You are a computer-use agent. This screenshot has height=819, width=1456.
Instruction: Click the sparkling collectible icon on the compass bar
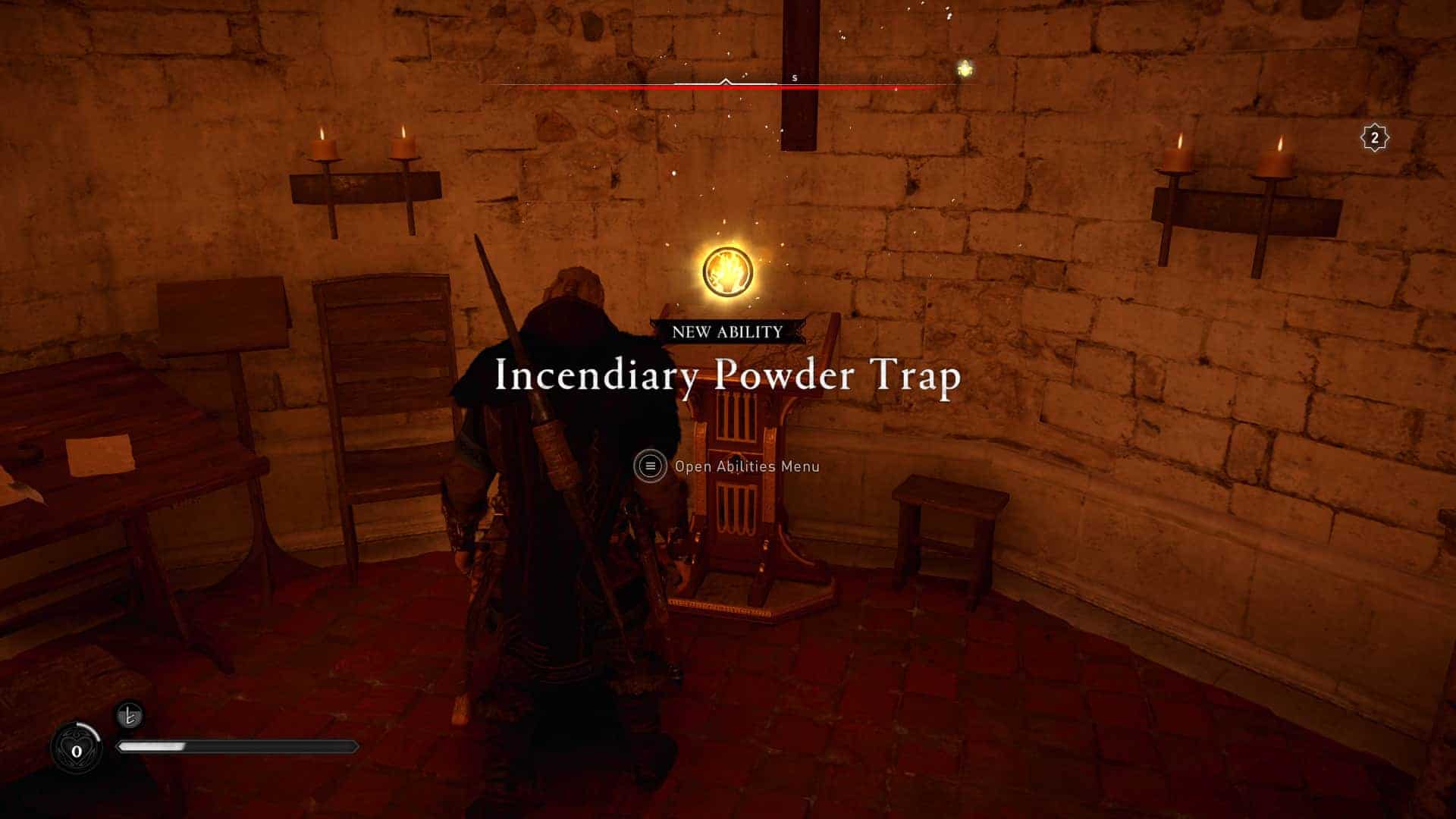(964, 67)
